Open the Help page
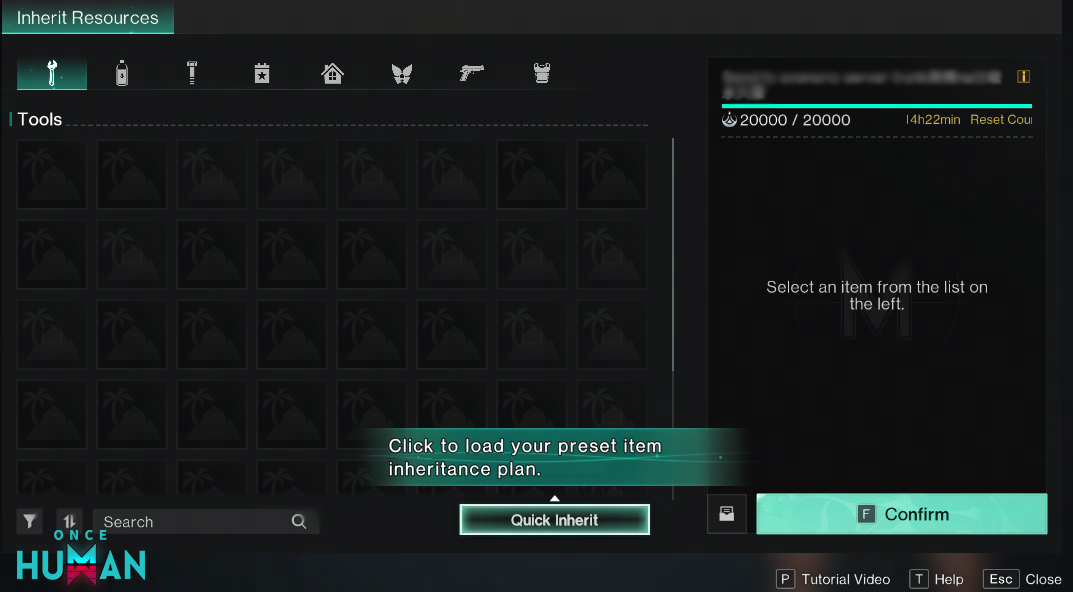Image resolution: width=1073 pixels, height=592 pixels. click(937, 579)
